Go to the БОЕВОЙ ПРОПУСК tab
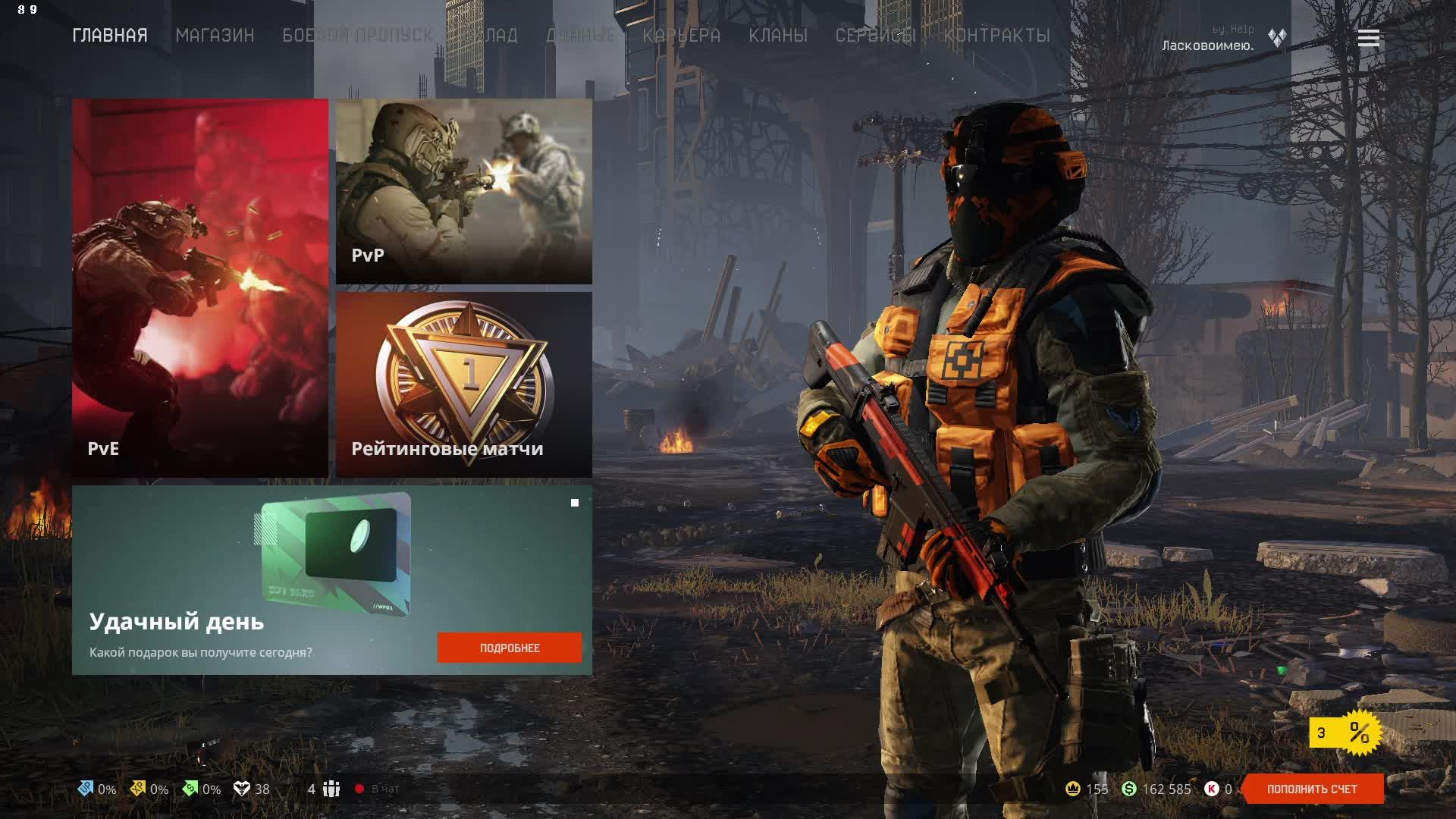The height and width of the screenshot is (819, 1456). [357, 36]
